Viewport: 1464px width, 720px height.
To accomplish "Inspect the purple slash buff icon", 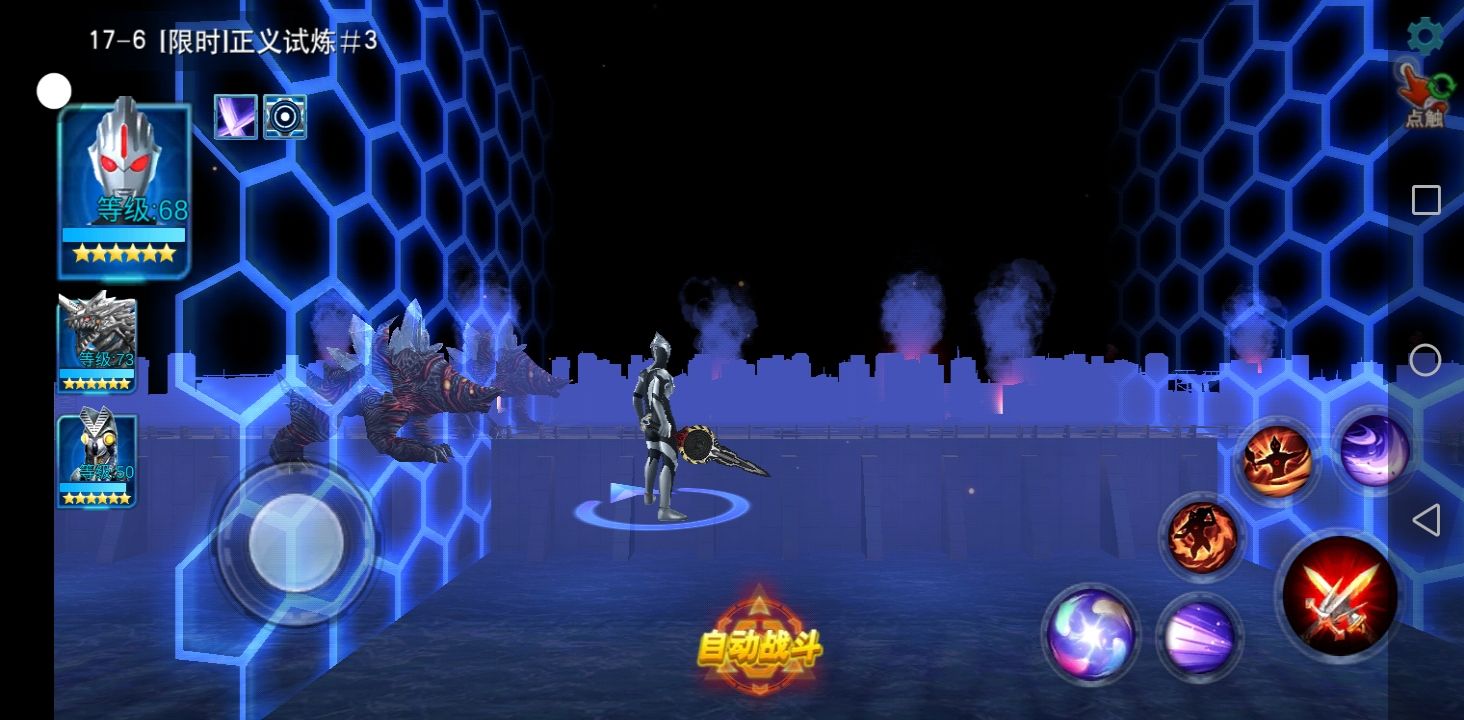I will (x=236, y=117).
